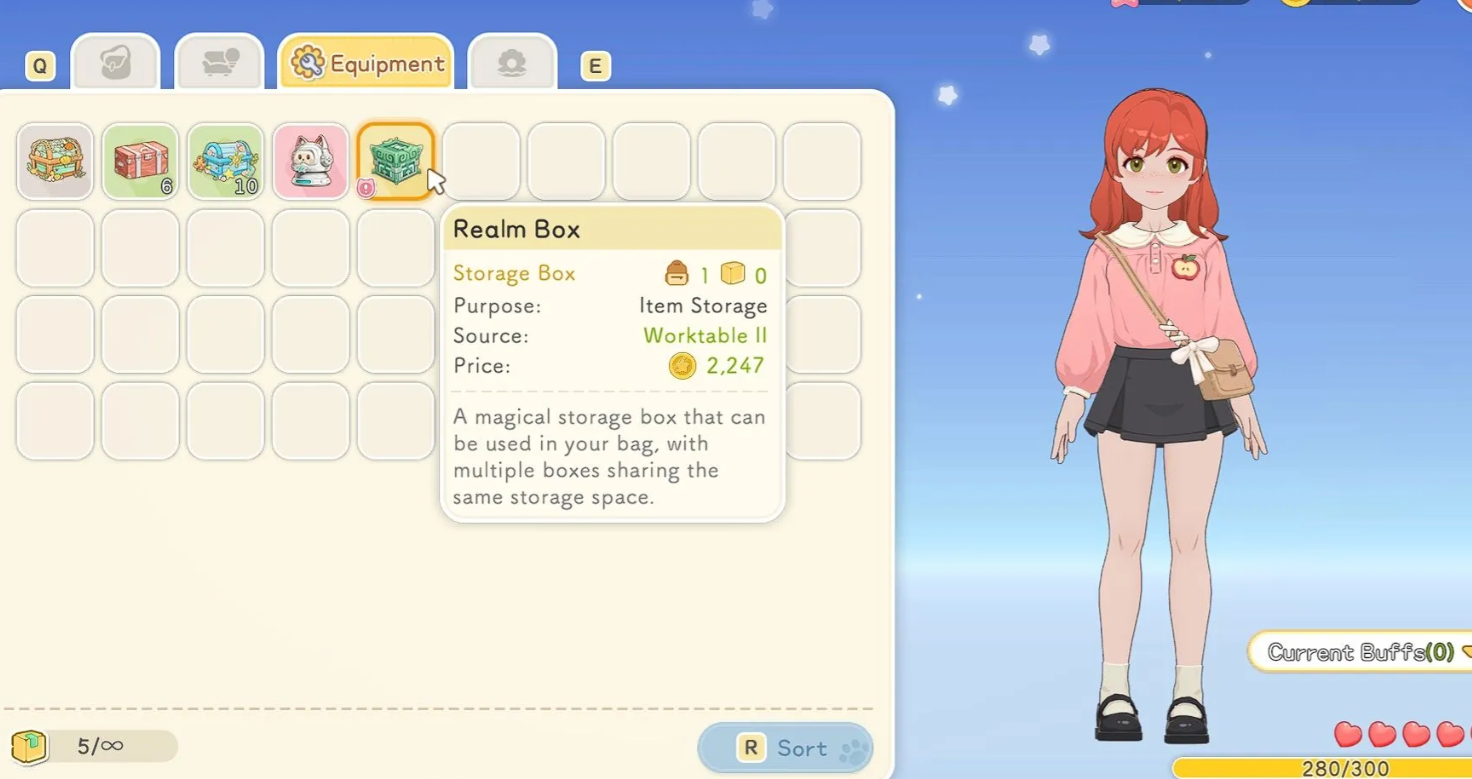This screenshot has height=779, width=1472.
Task: Pick the red storage box stack of 6
Action: [140, 161]
